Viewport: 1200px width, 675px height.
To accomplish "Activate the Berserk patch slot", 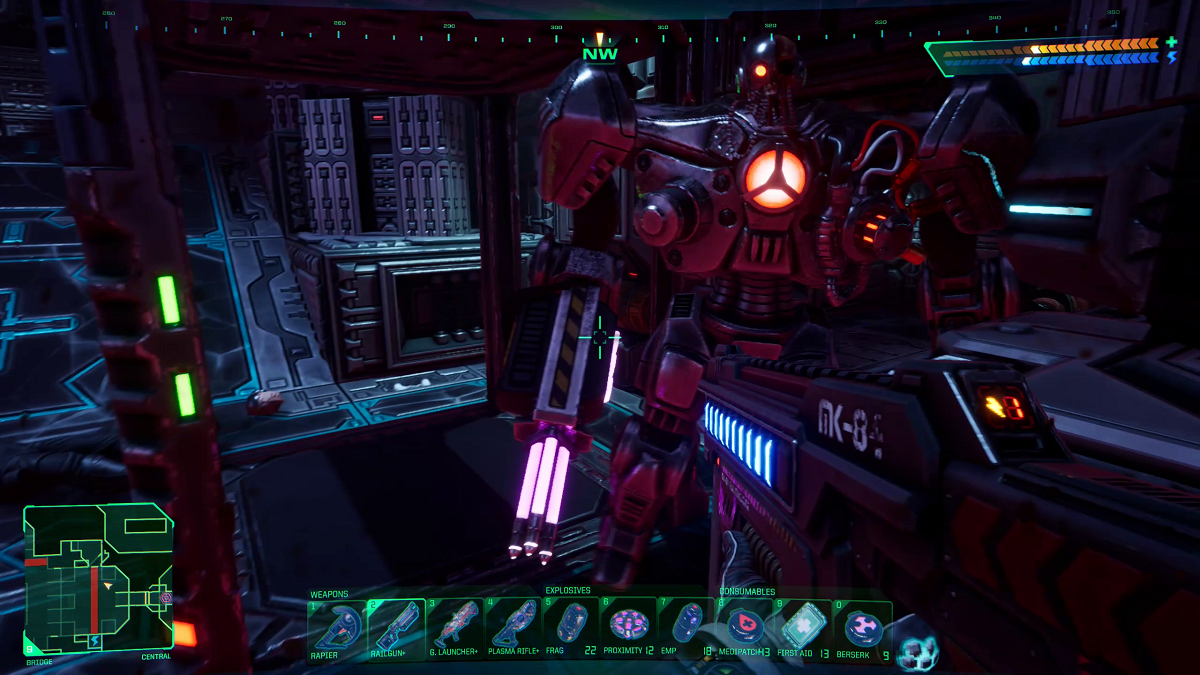I will [862, 627].
